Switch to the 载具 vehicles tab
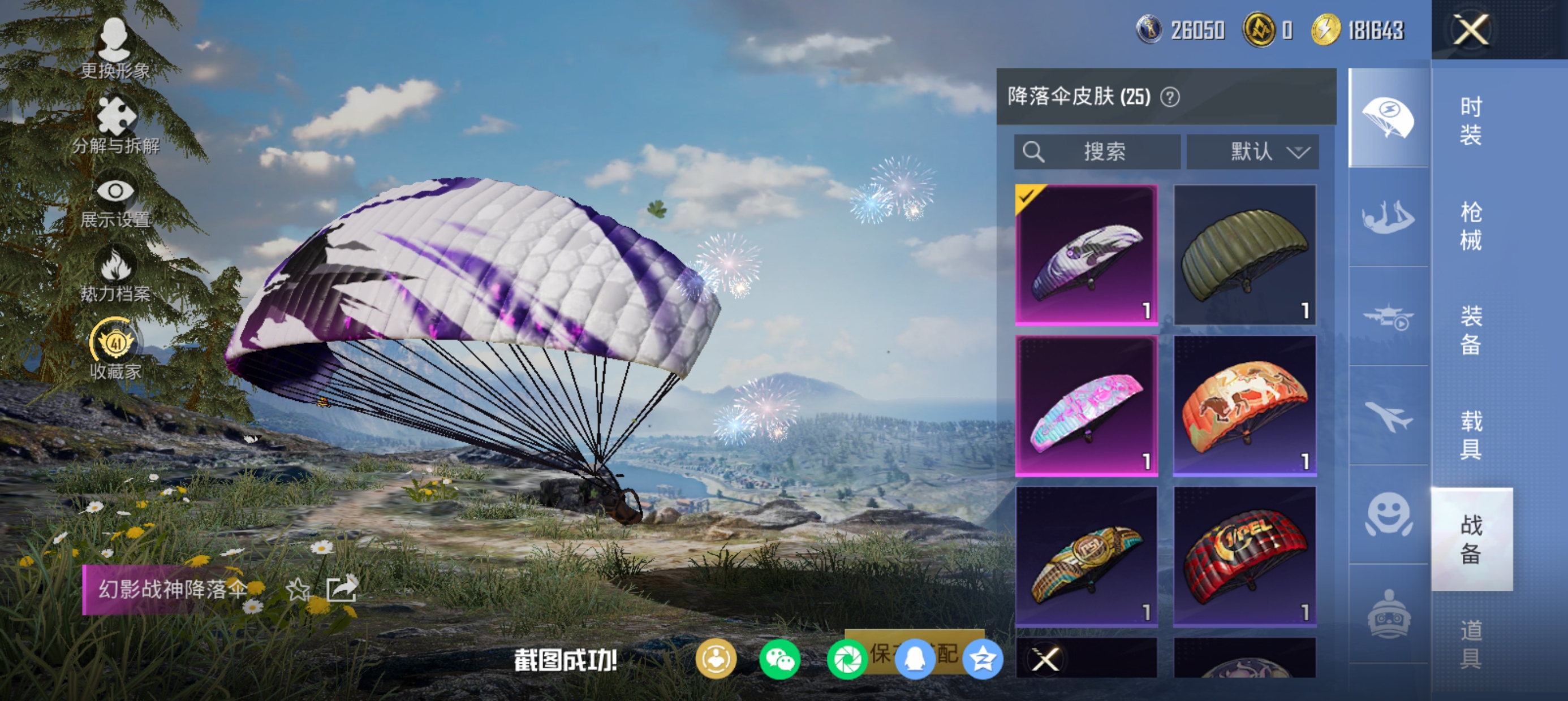1568x701 pixels. pyautogui.click(x=1471, y=435)
